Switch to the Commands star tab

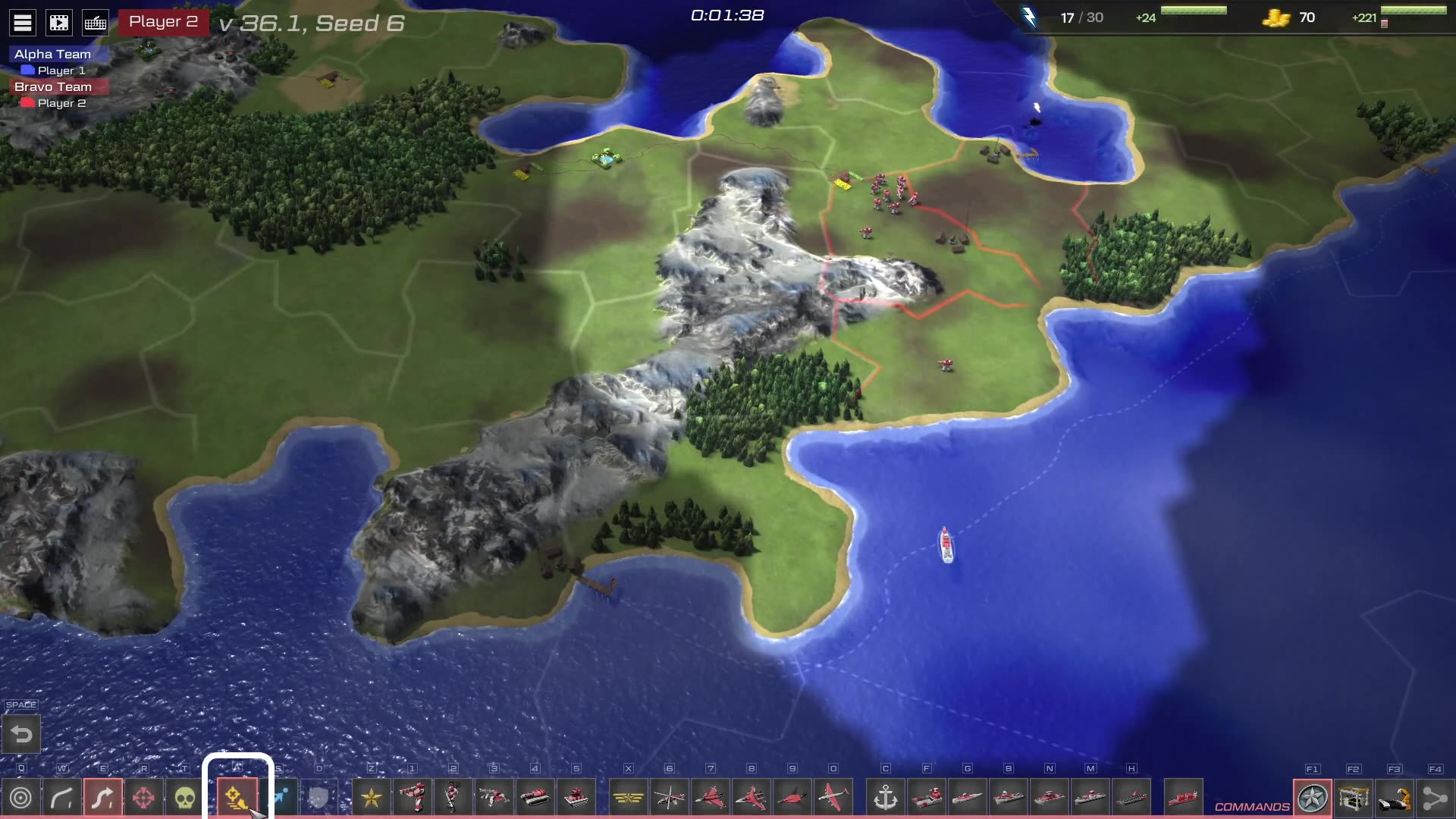click(x=1313, y=798)
